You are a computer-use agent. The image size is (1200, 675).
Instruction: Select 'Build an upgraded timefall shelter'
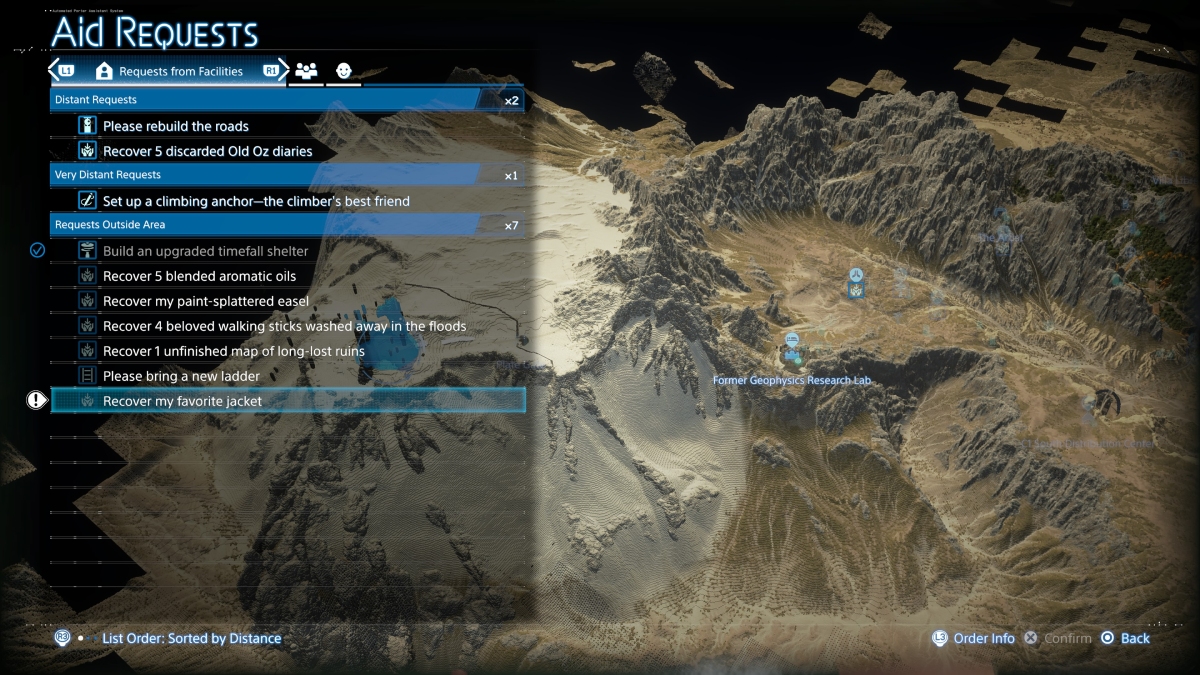pos(206,251)
